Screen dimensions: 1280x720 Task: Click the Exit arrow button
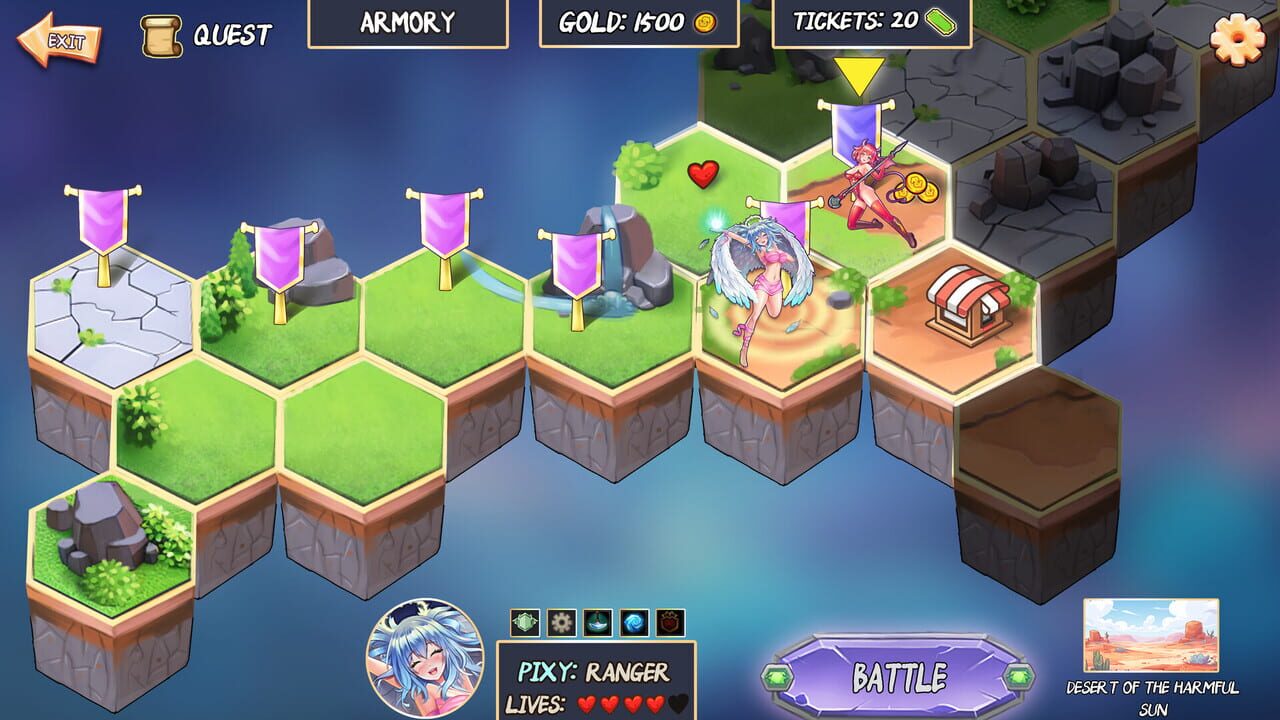point(59,38)
